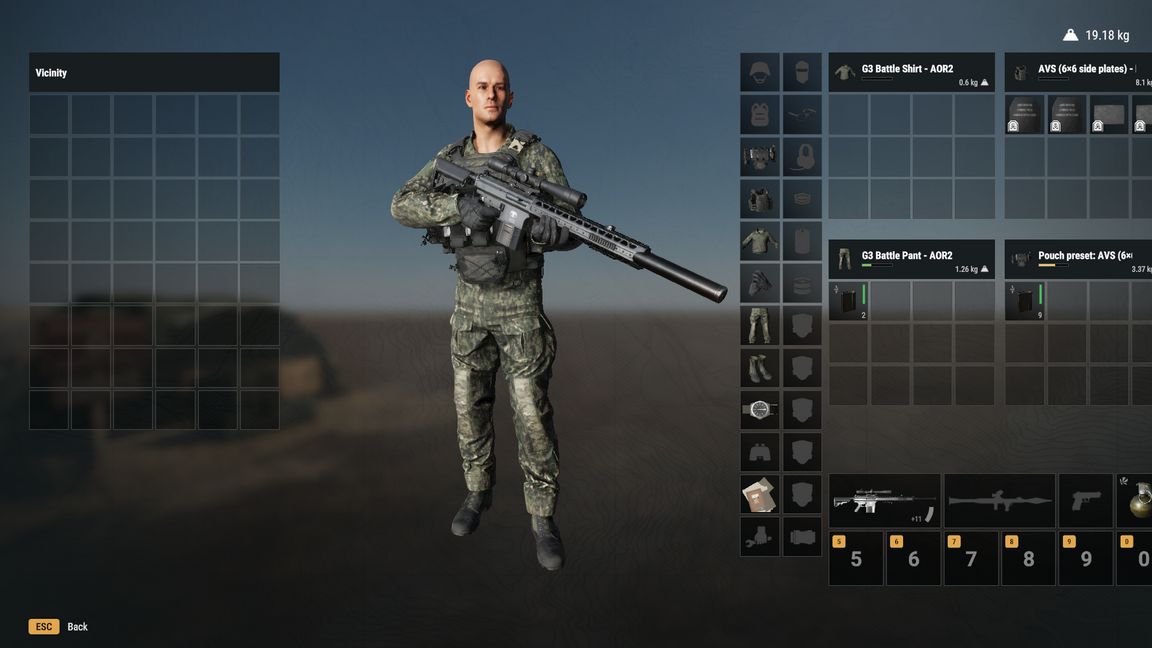Select the binoculars equipment slot

point(760,452)
